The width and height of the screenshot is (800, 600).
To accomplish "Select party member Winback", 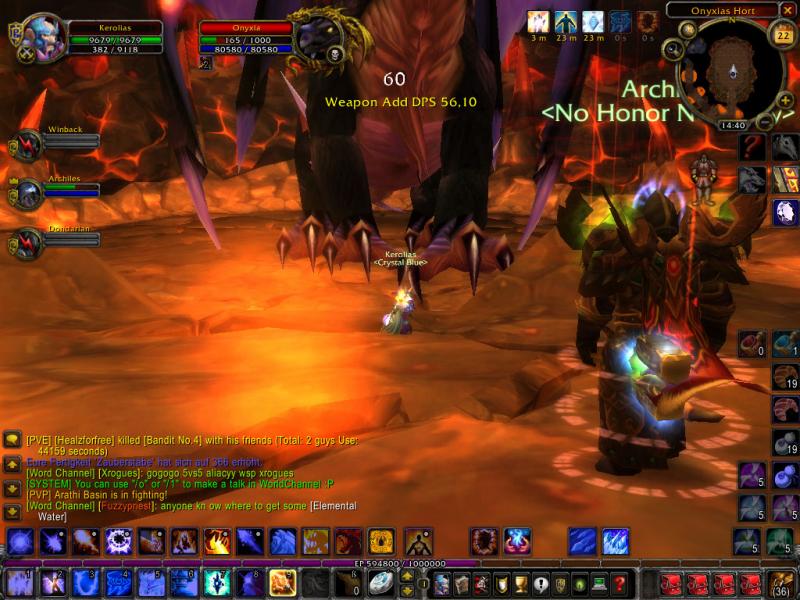I will click(26, 146).
